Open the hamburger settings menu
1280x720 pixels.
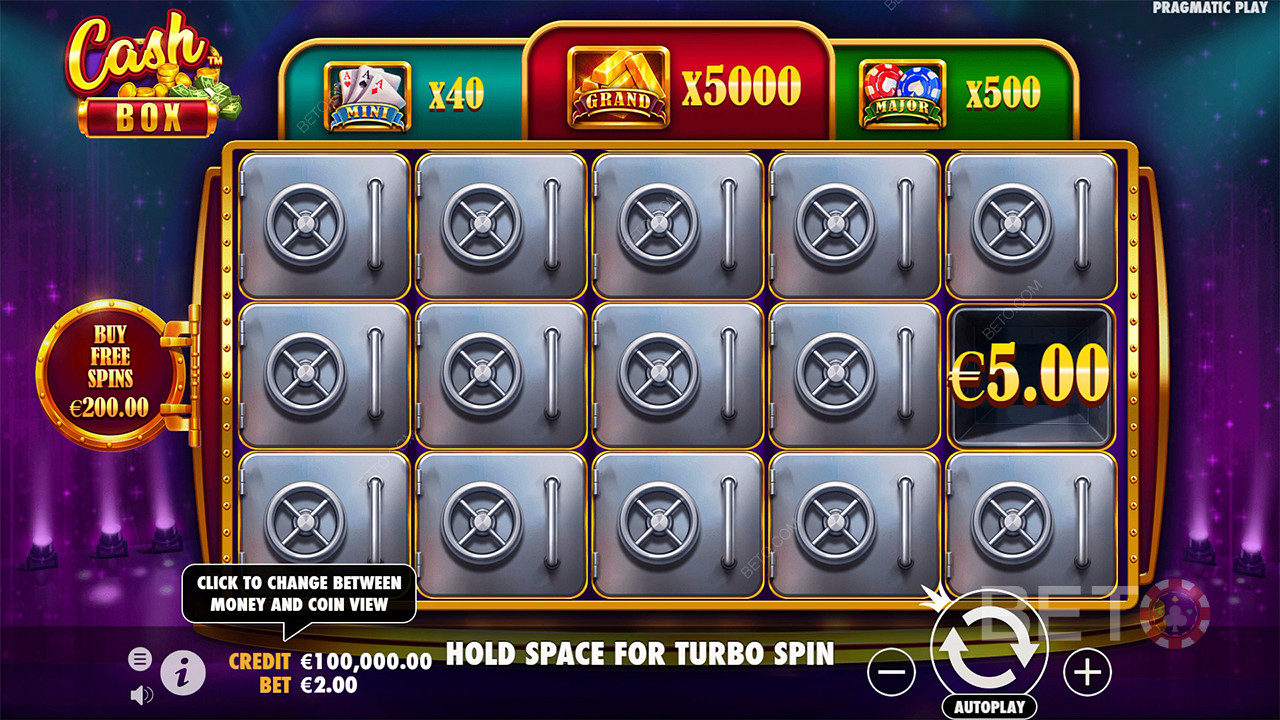(x=140, y=659)
